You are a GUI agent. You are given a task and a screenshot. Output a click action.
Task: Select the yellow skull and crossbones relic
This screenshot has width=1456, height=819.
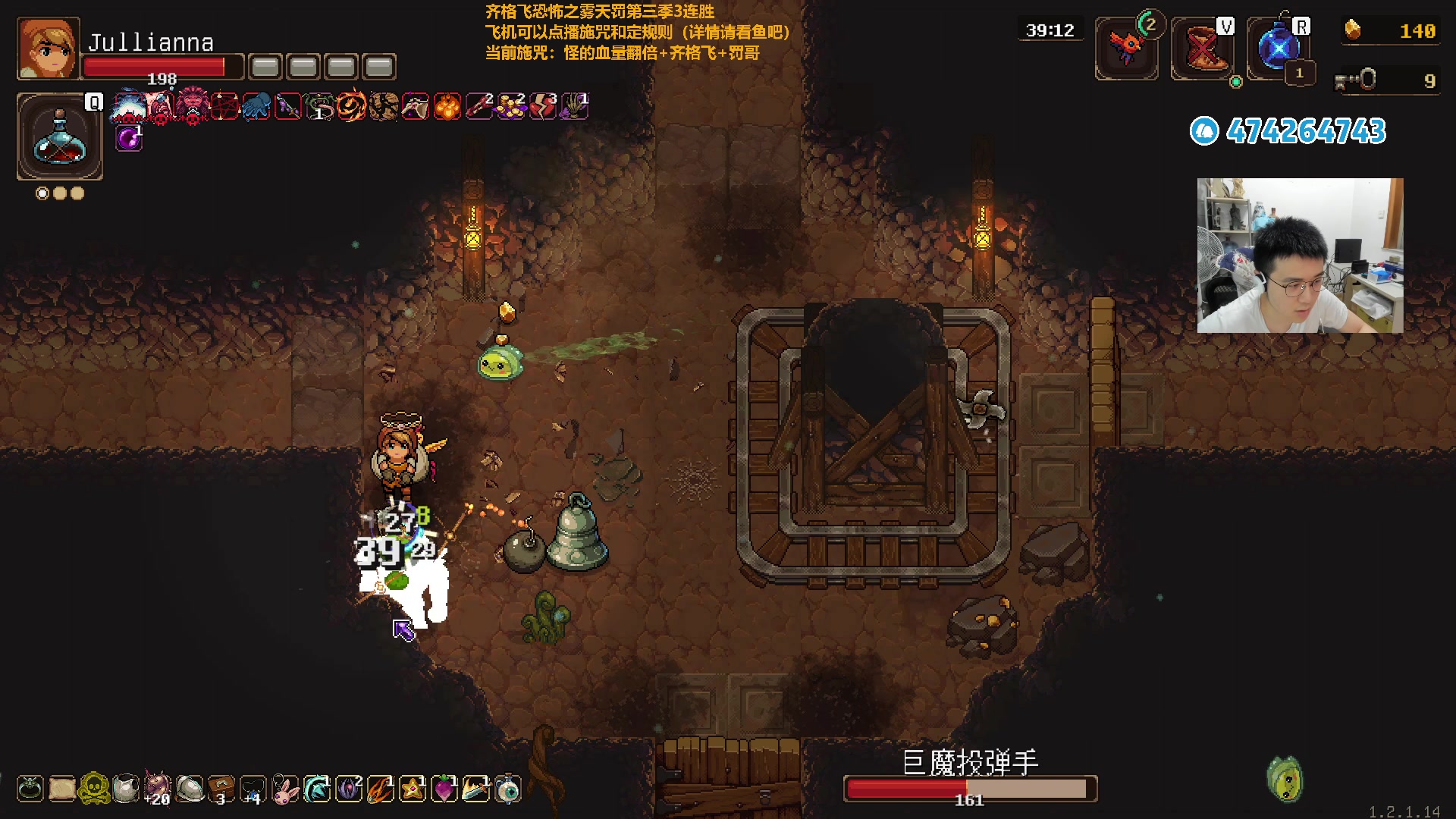coord(94,789)
